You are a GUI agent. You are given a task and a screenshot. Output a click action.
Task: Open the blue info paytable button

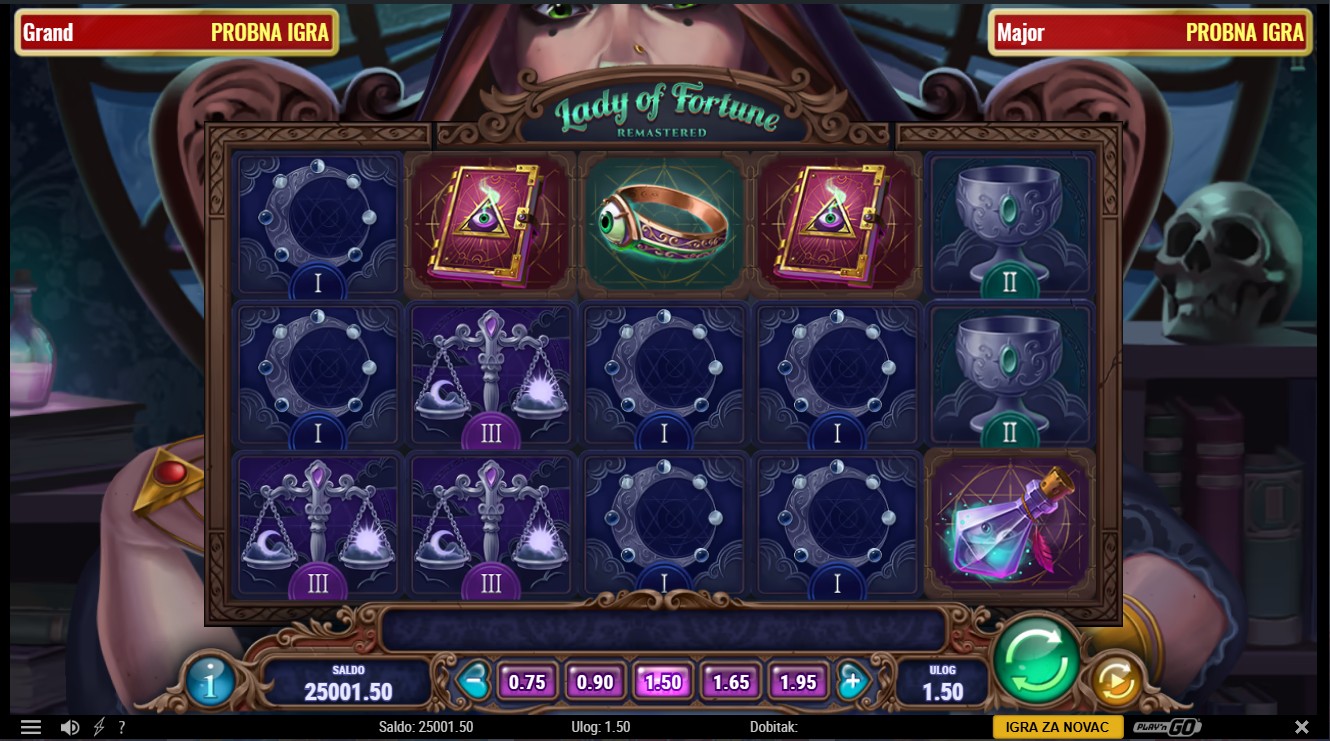pos(211,683)
